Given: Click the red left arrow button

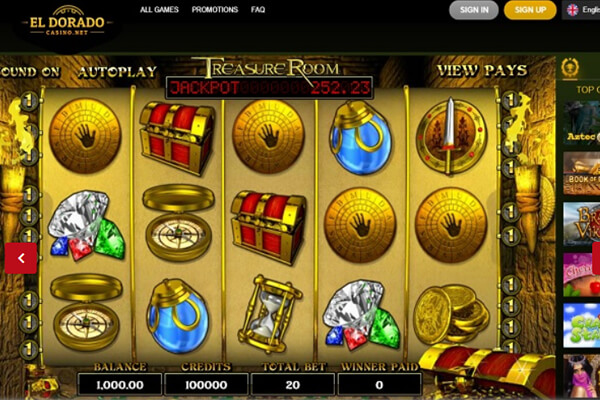Looking at the screenshot, I should pyautogui.click(x=21, y=257).
